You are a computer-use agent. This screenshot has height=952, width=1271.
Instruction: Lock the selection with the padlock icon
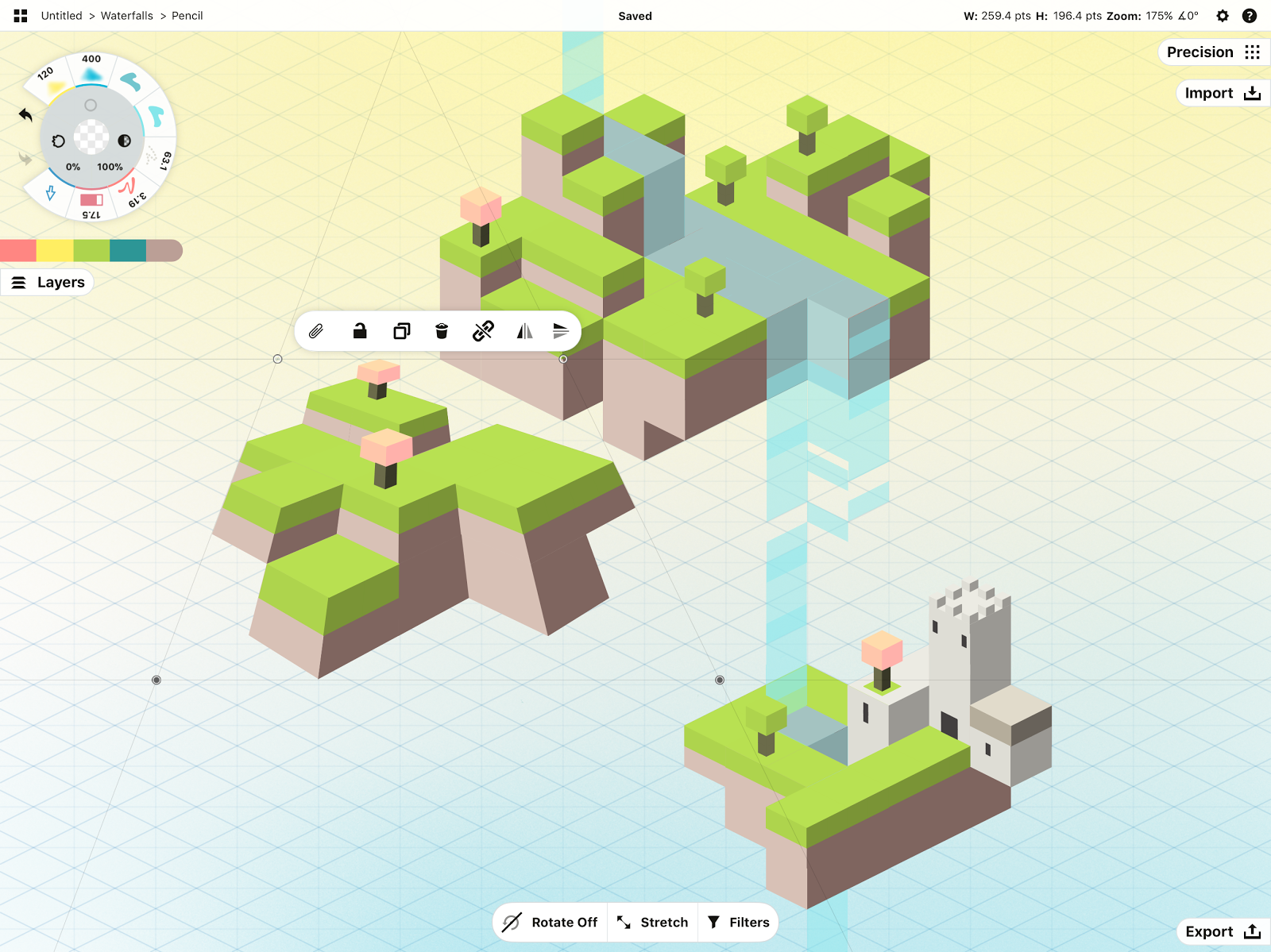click(x=360, y=331)
